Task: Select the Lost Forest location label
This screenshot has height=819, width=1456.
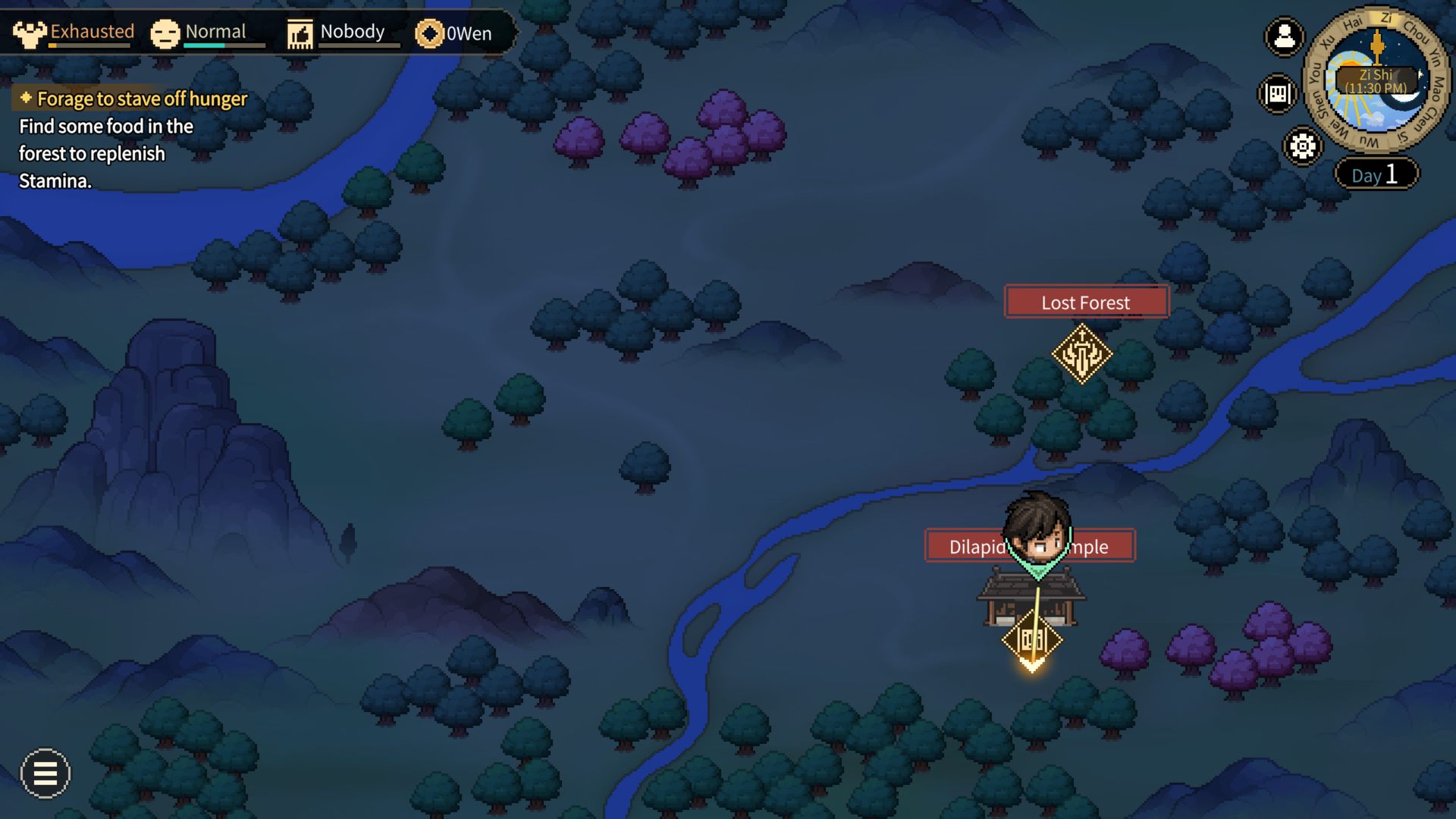Action: (1086, 302)
